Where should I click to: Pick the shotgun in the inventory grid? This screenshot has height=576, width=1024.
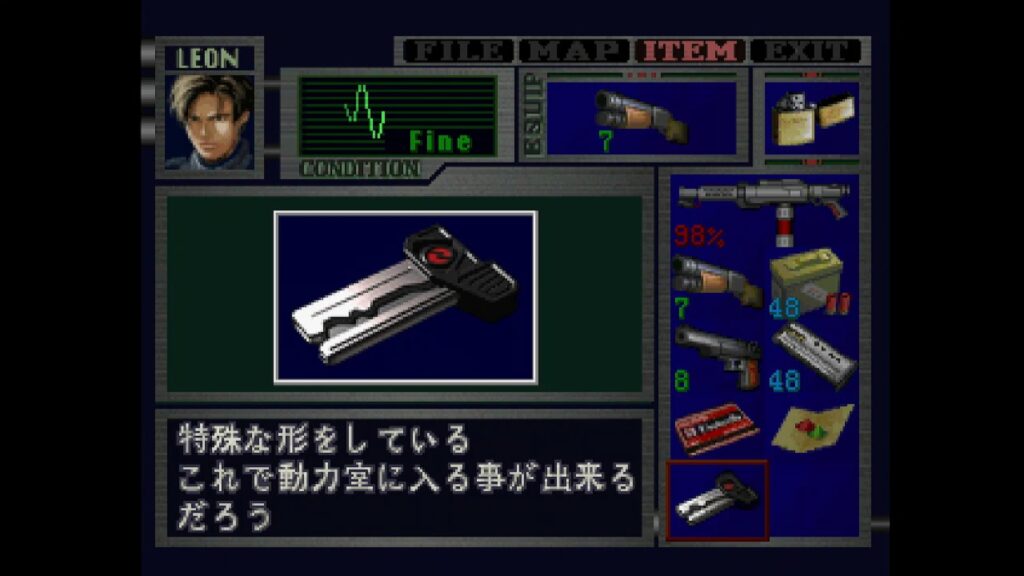click(714, 282)
